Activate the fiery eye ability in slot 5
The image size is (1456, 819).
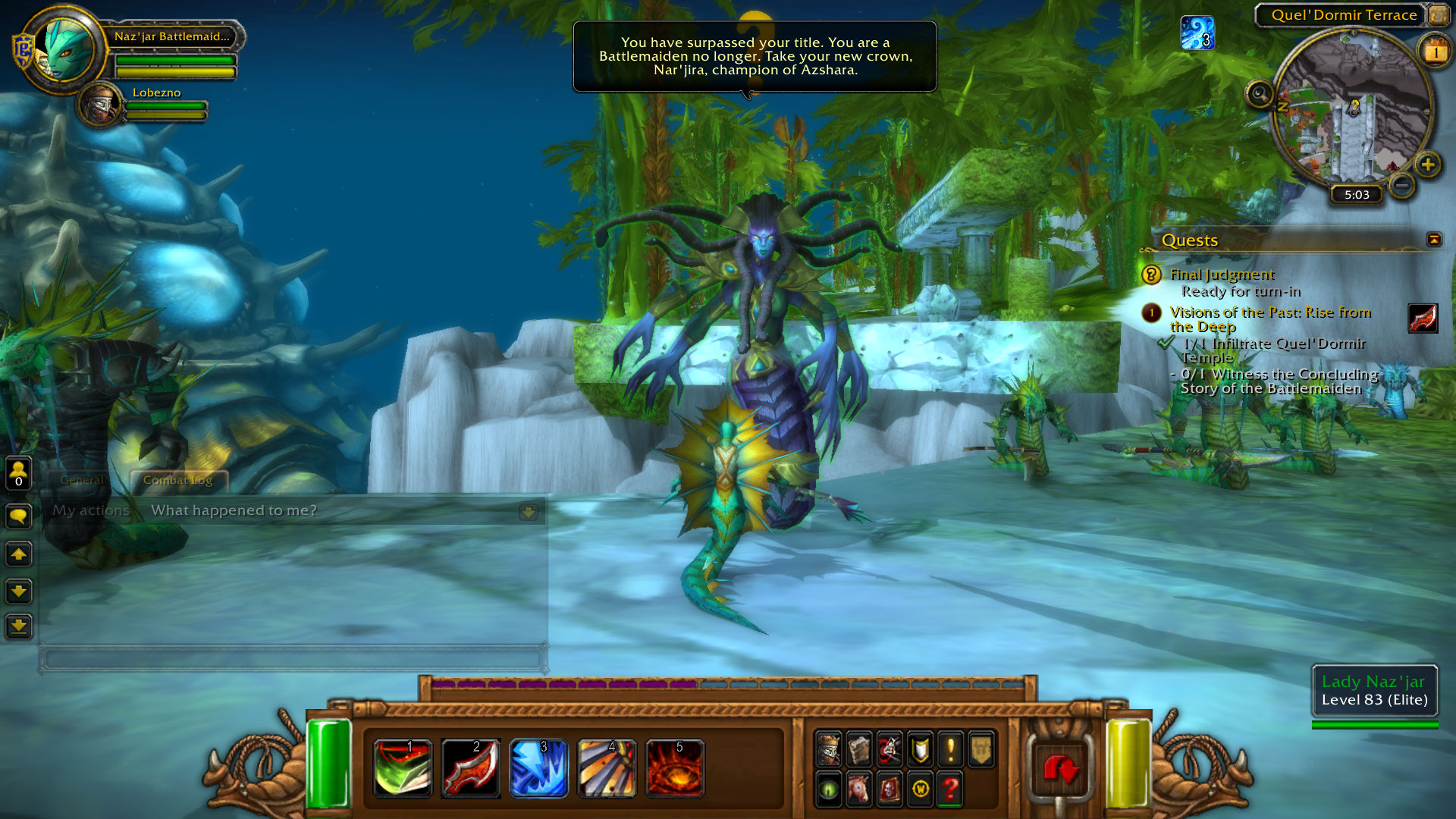pos(675,767)
